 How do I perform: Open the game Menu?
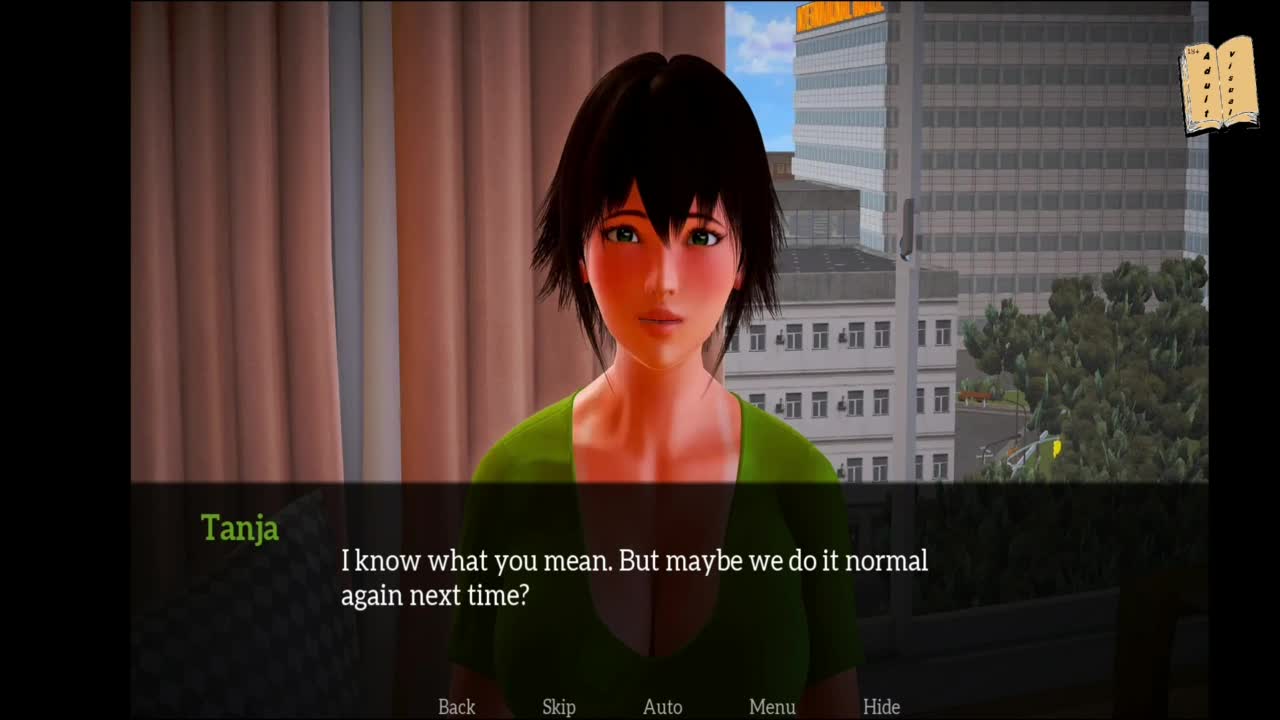(x=772, y=707)
